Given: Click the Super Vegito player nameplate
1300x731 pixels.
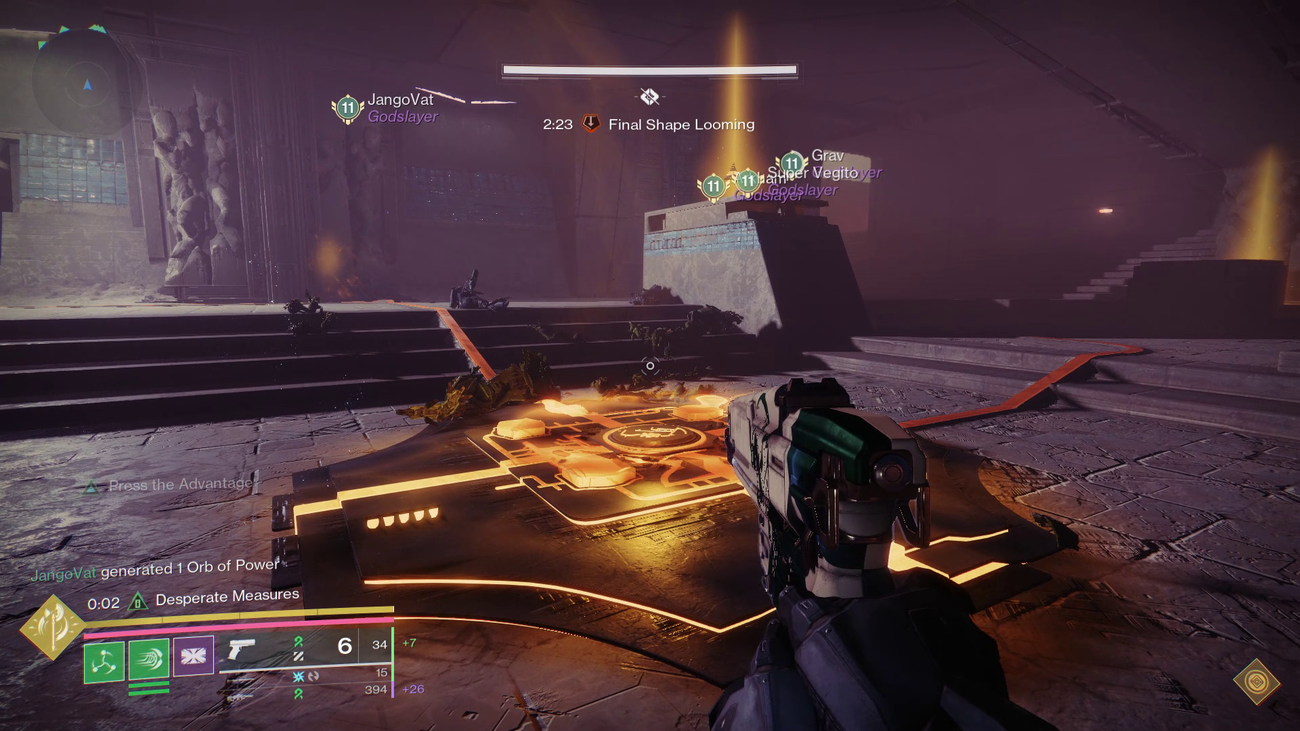Looking at the screenshot, I should click(811, 172).
